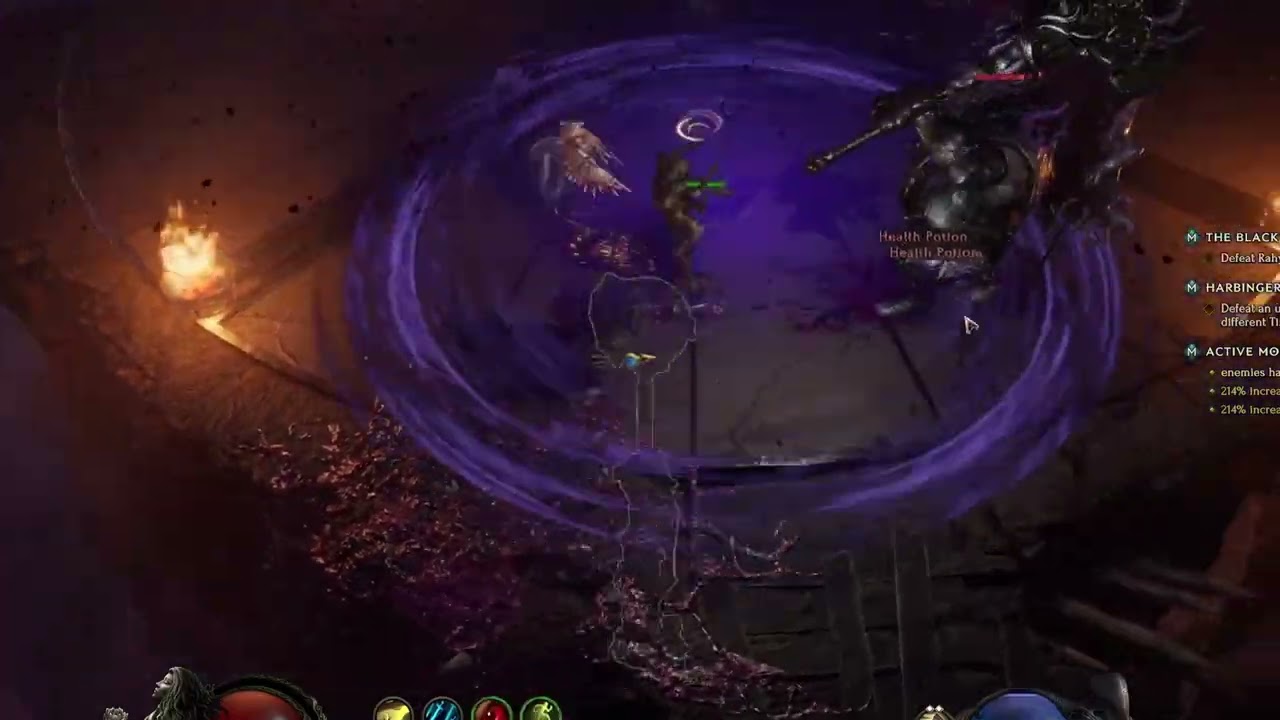1280x720 pixels.
Task: Activate the green running-figure skill
Action: pos(540,710)
